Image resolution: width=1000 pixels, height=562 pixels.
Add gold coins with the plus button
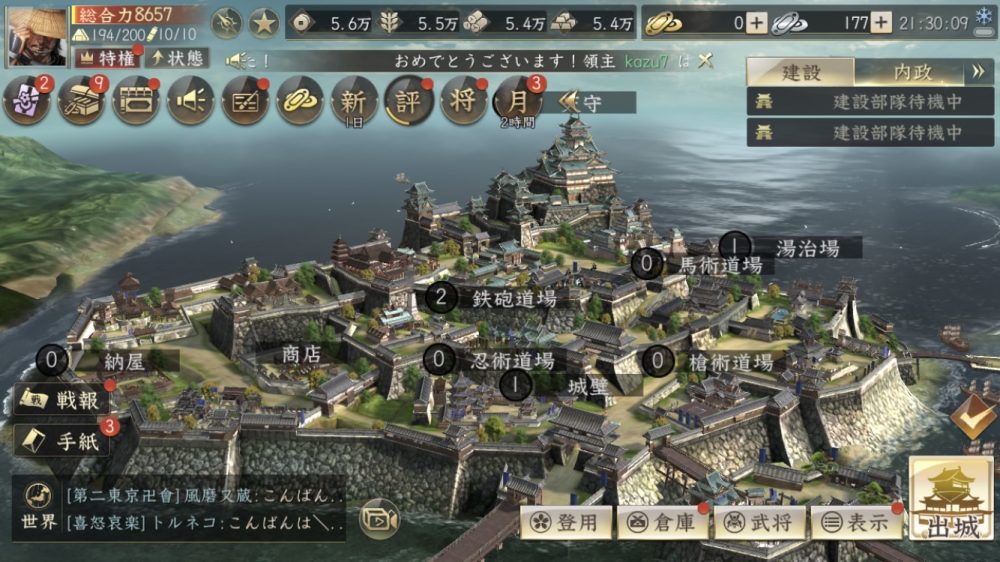click(x=757, y=23)
